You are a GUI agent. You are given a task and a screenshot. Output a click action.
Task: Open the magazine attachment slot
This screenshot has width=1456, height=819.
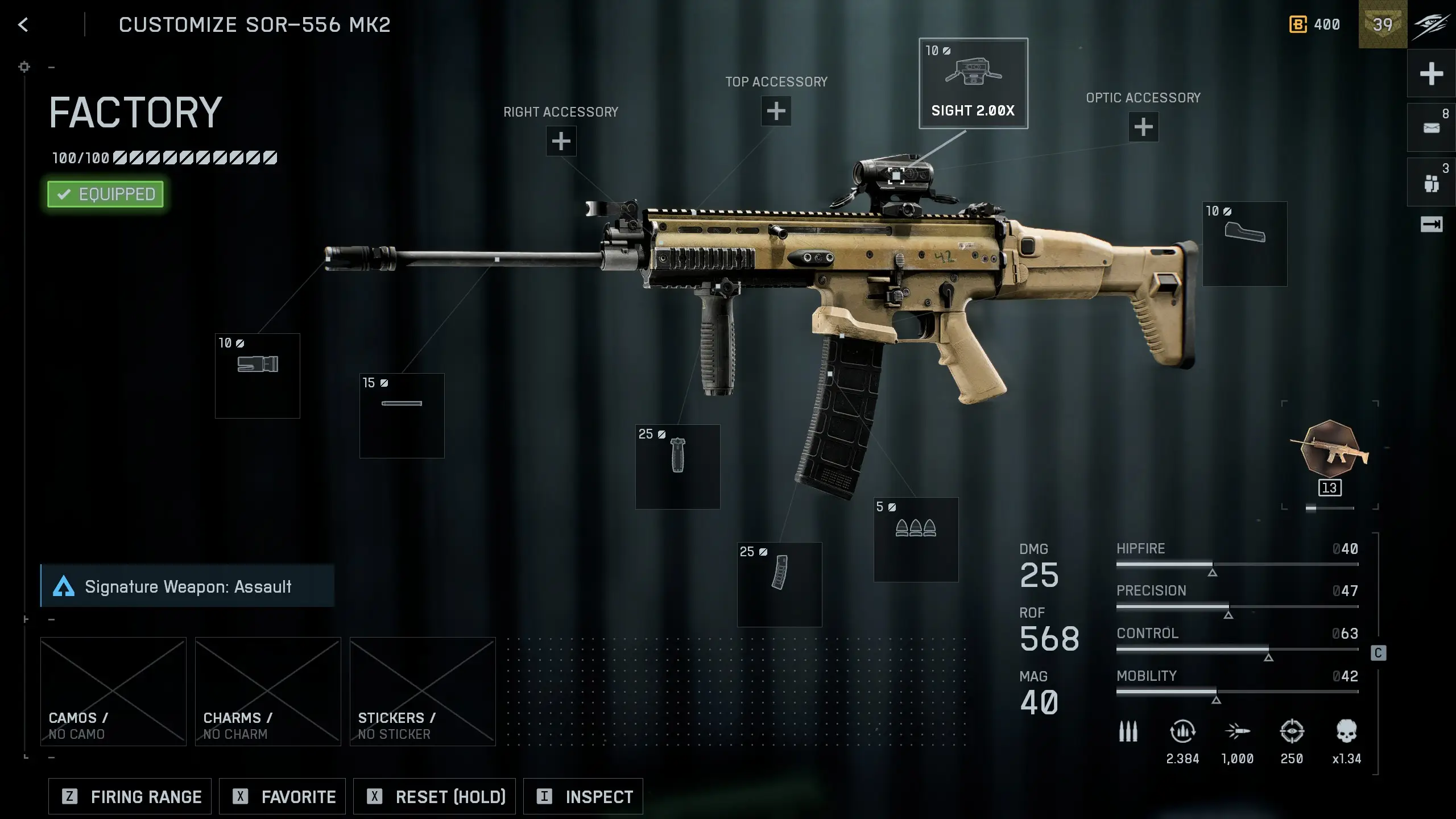click(779, 585)
